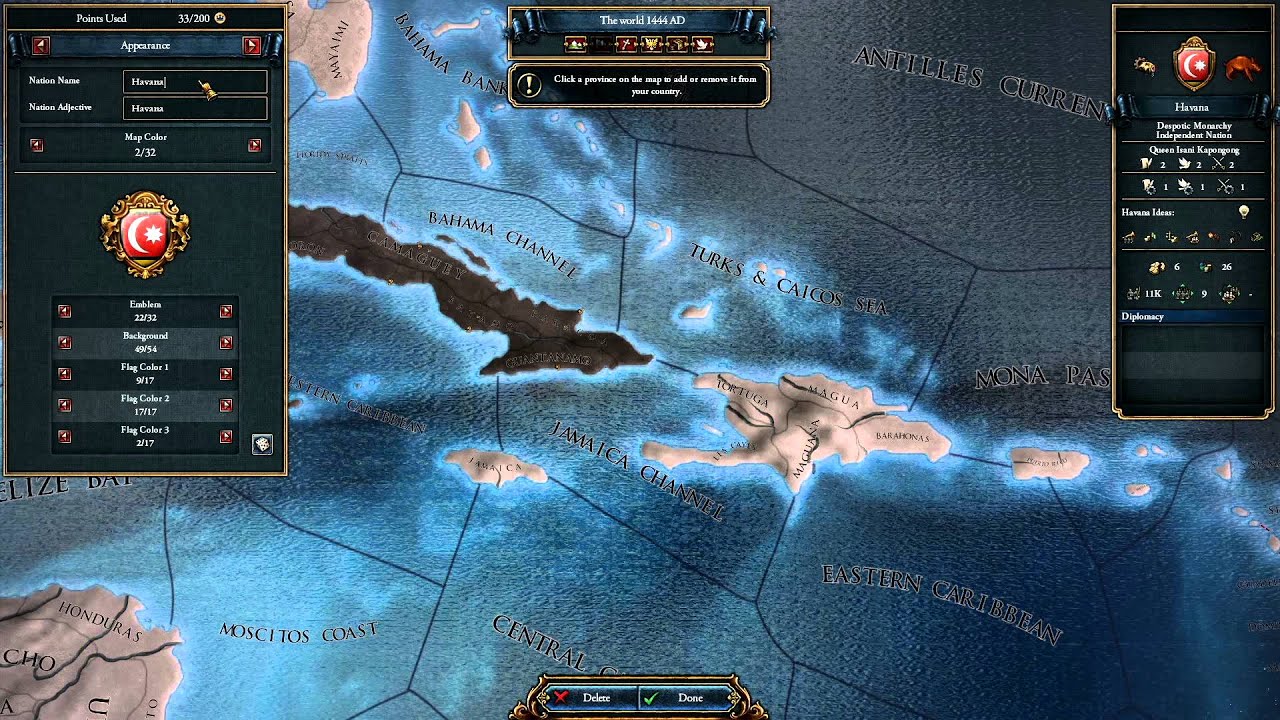This screenshot has height=720, width=1280.
Task: Advance Map Color with the right arrow
Action: pyautogui.click(x=257, y=145)
